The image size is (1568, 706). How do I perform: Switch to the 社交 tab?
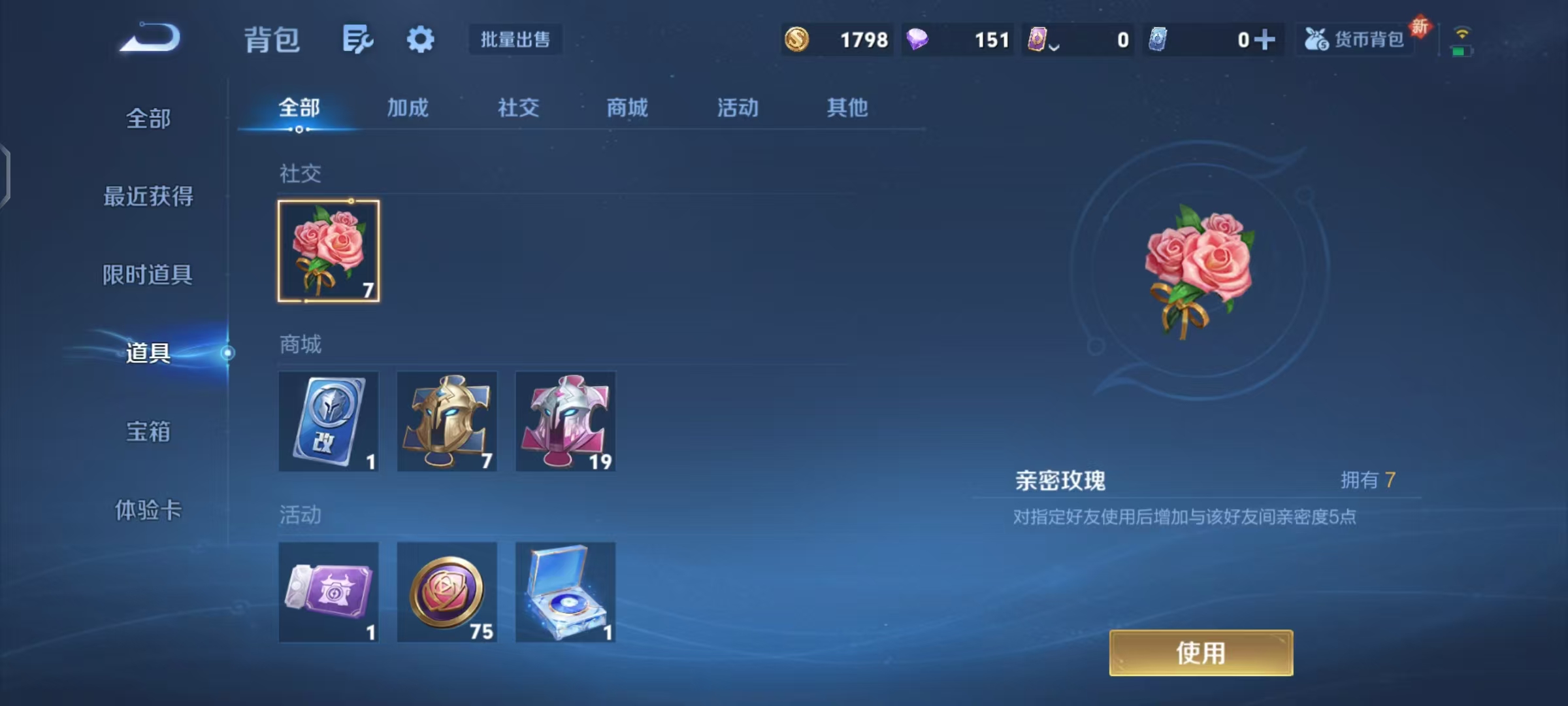tap(517, 108)
